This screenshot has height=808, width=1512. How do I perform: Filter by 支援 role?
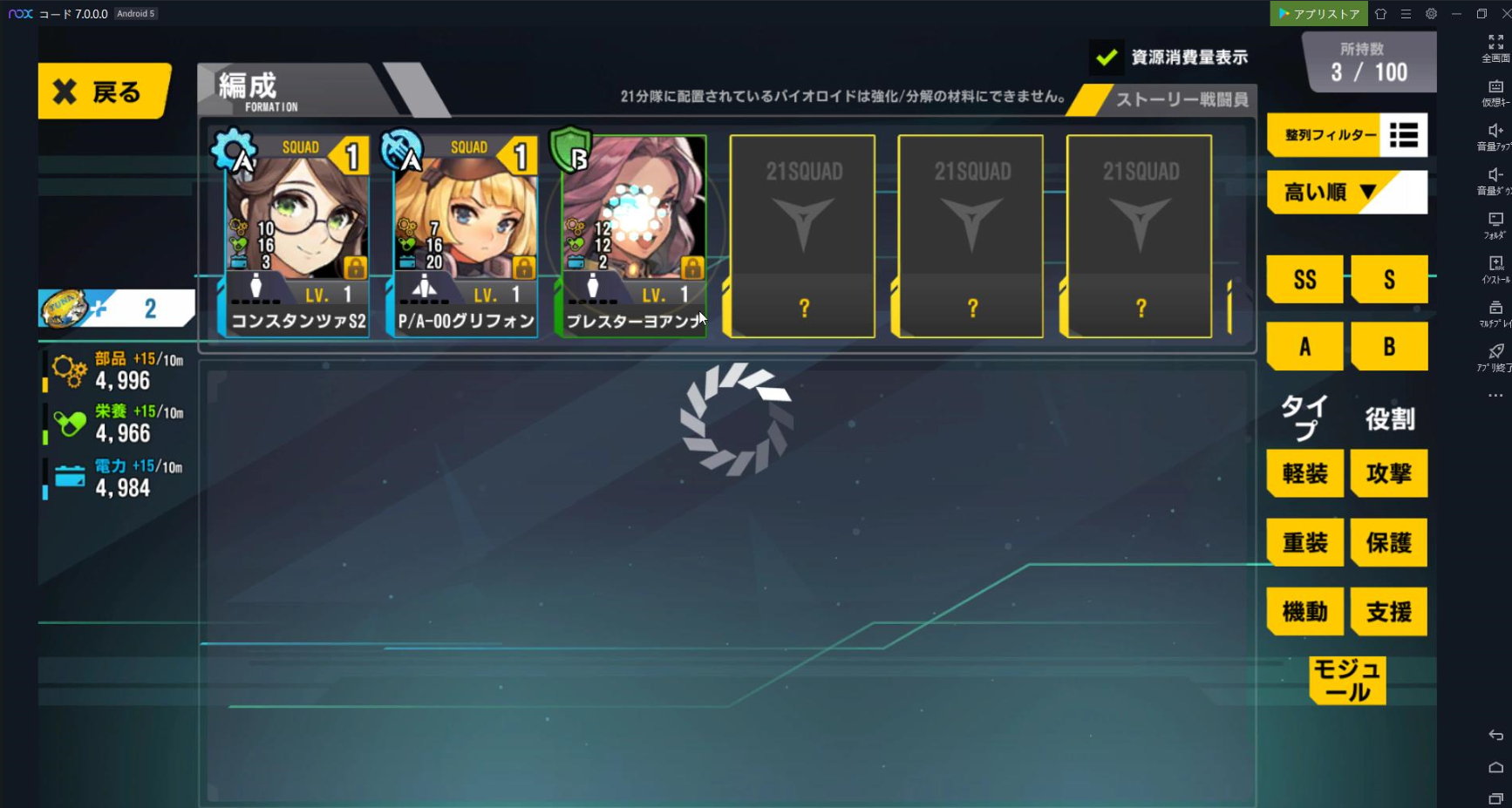(1388, 611)
